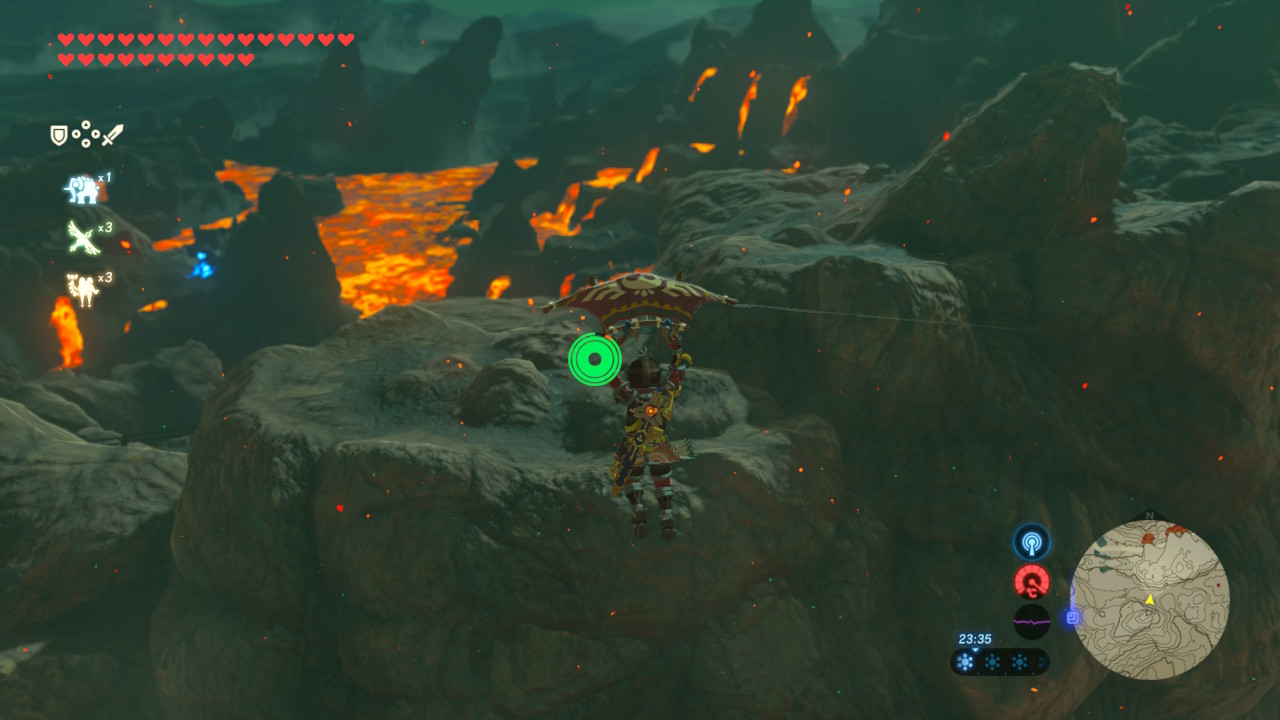Image resolution: width=1280 pixels, height=720 pixels.
Task: Show the snowflake weather forecast bar
Action: click(x=999, y=661)
